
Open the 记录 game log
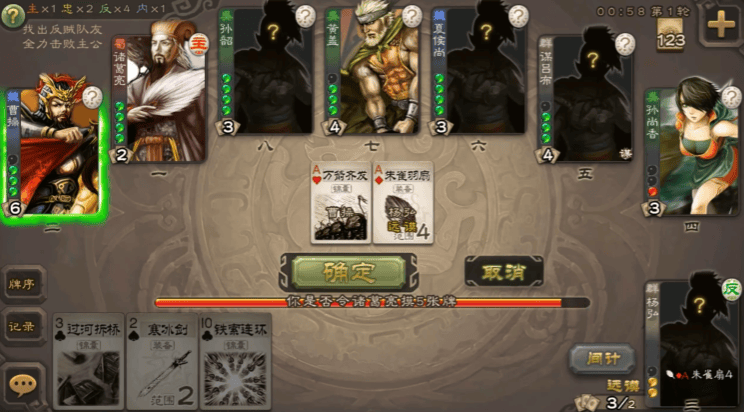tap(23, 327)
